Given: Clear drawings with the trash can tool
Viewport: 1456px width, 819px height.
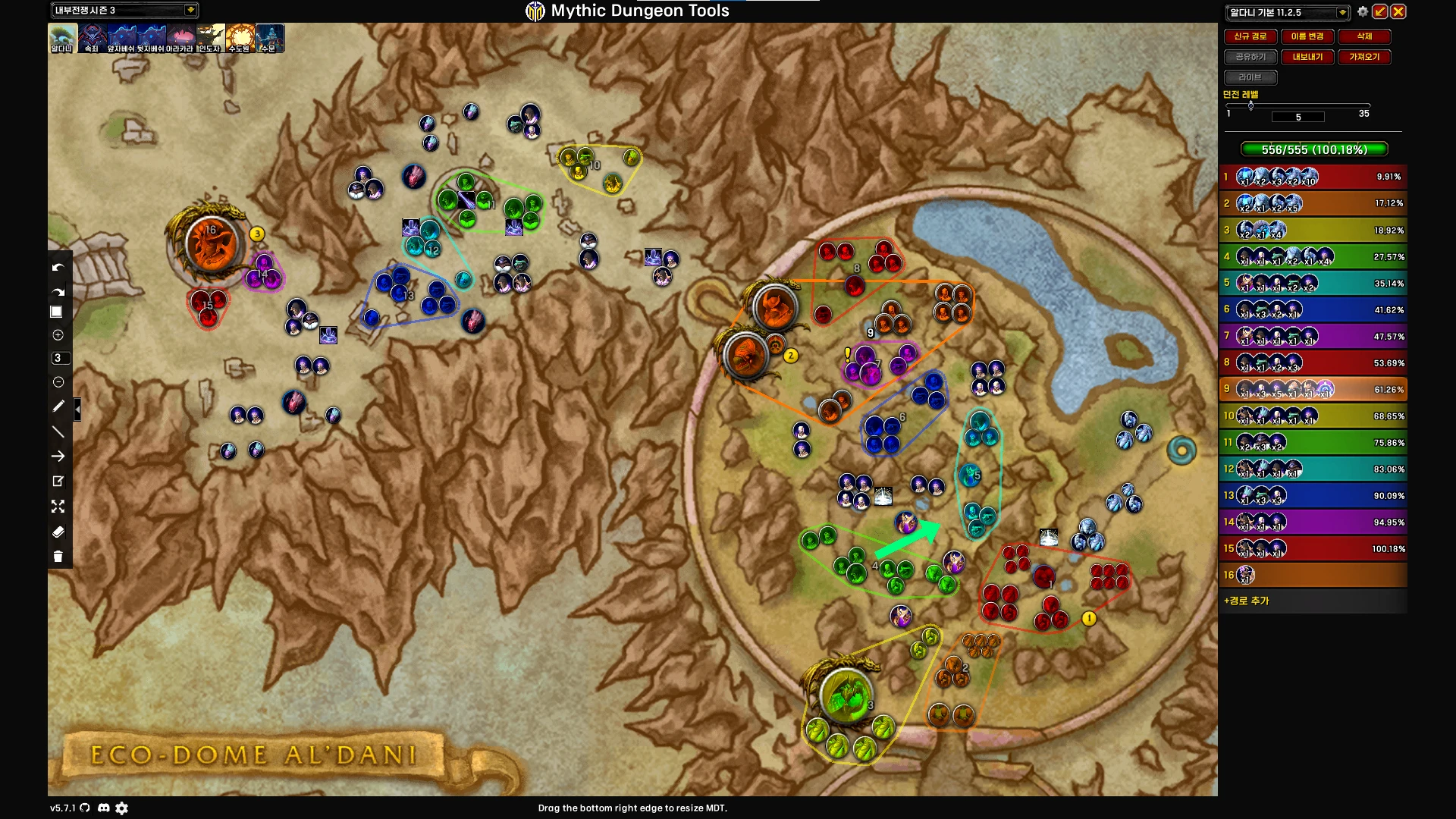Looking at the screenshot, I should [58, 557].
